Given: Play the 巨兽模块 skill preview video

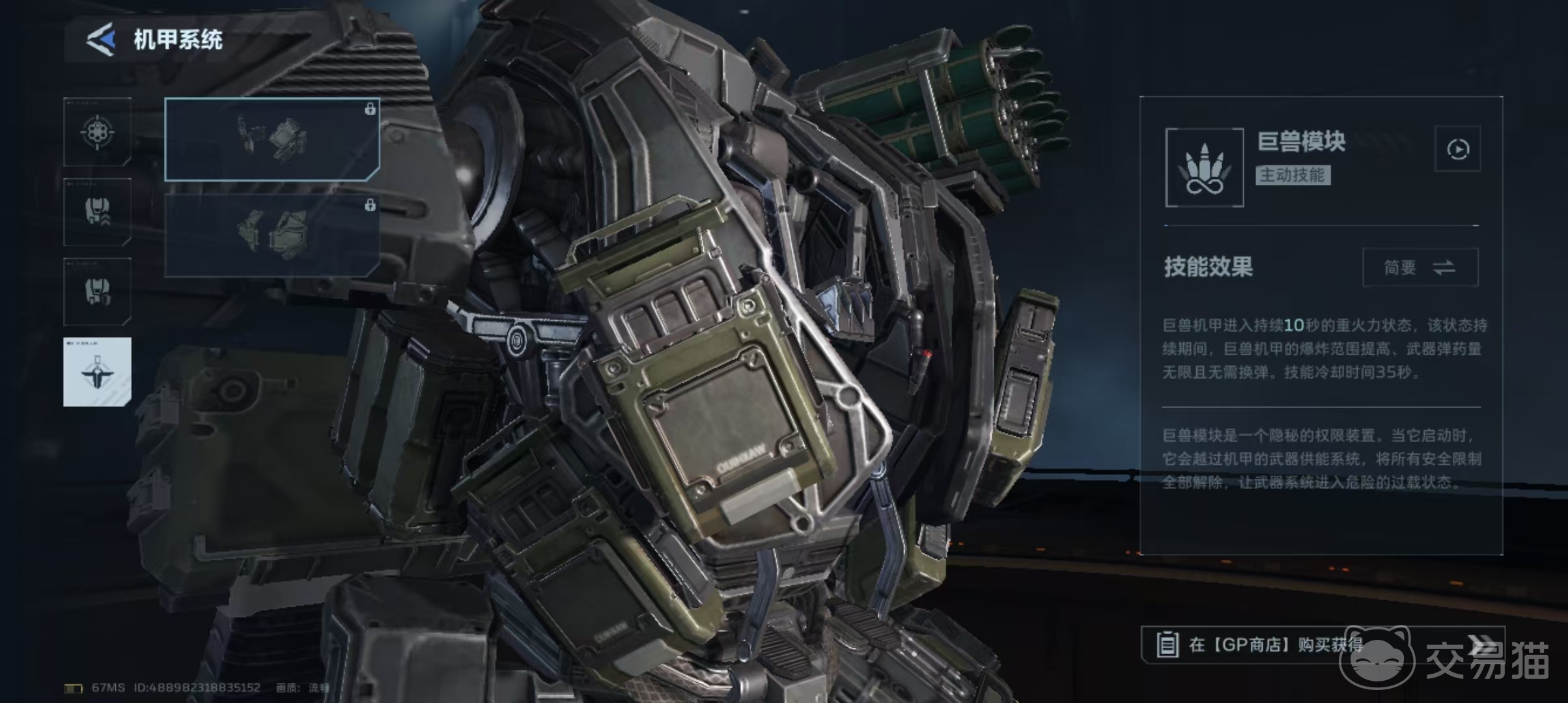Looking at the screenshot, I should (x=1457, y=149).
